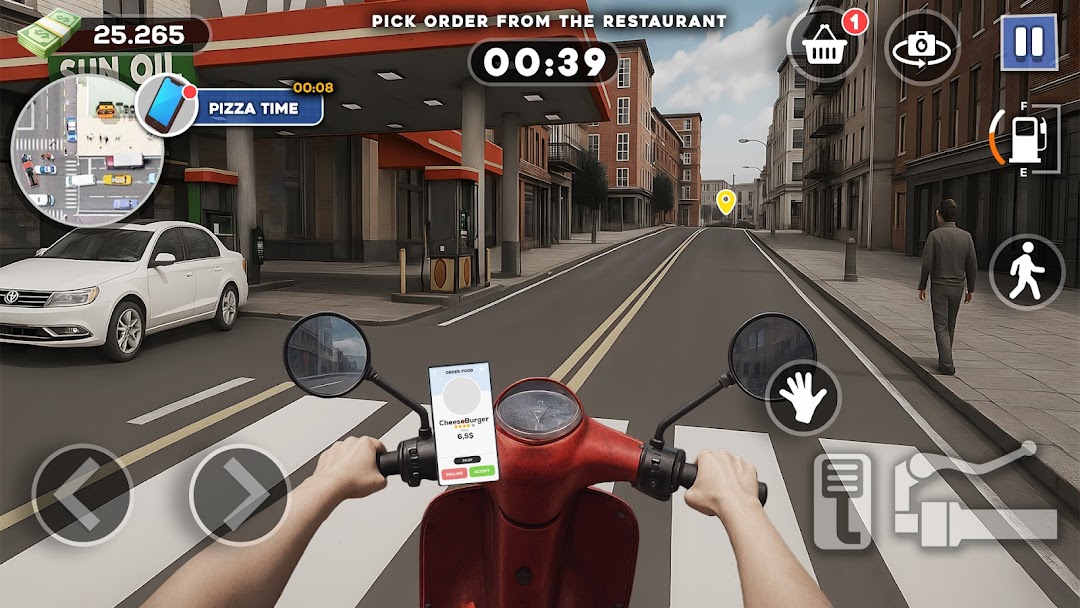Tap the fuel pump gauge icon
The height and width of the screenshot is (608, 1080).
coord(1025,139)
